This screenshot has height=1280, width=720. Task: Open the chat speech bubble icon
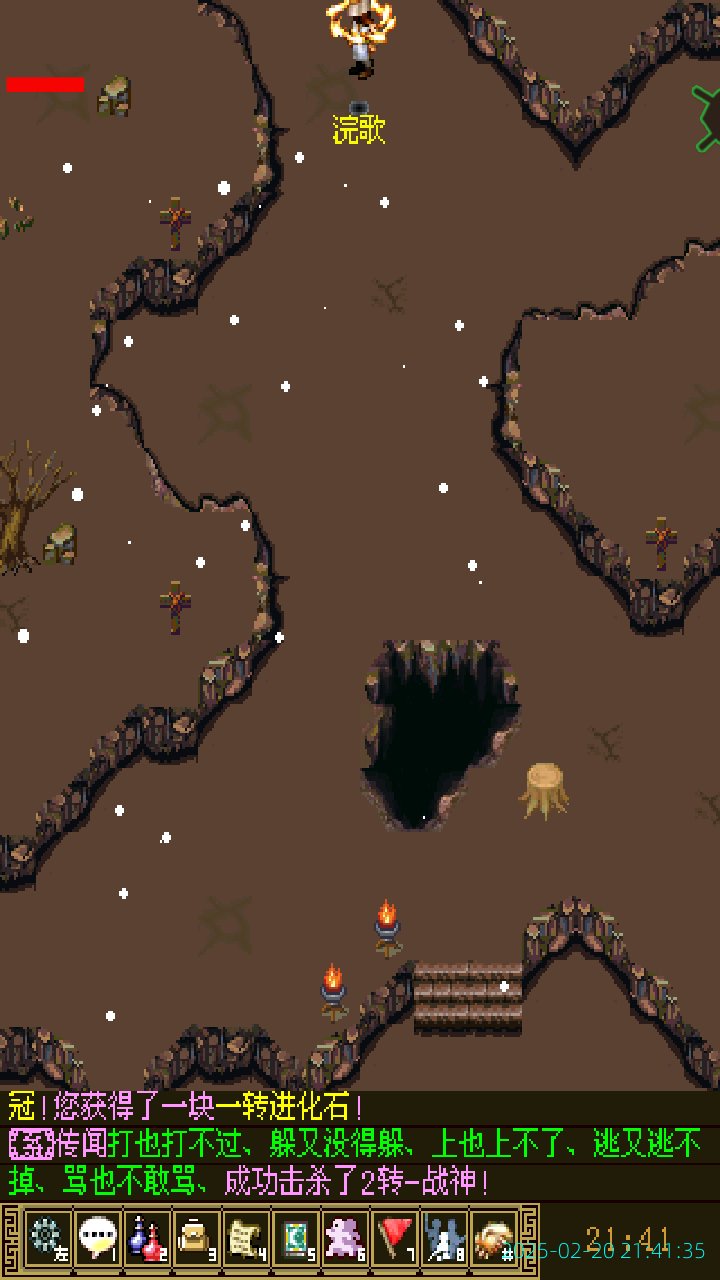(98, 1238)
